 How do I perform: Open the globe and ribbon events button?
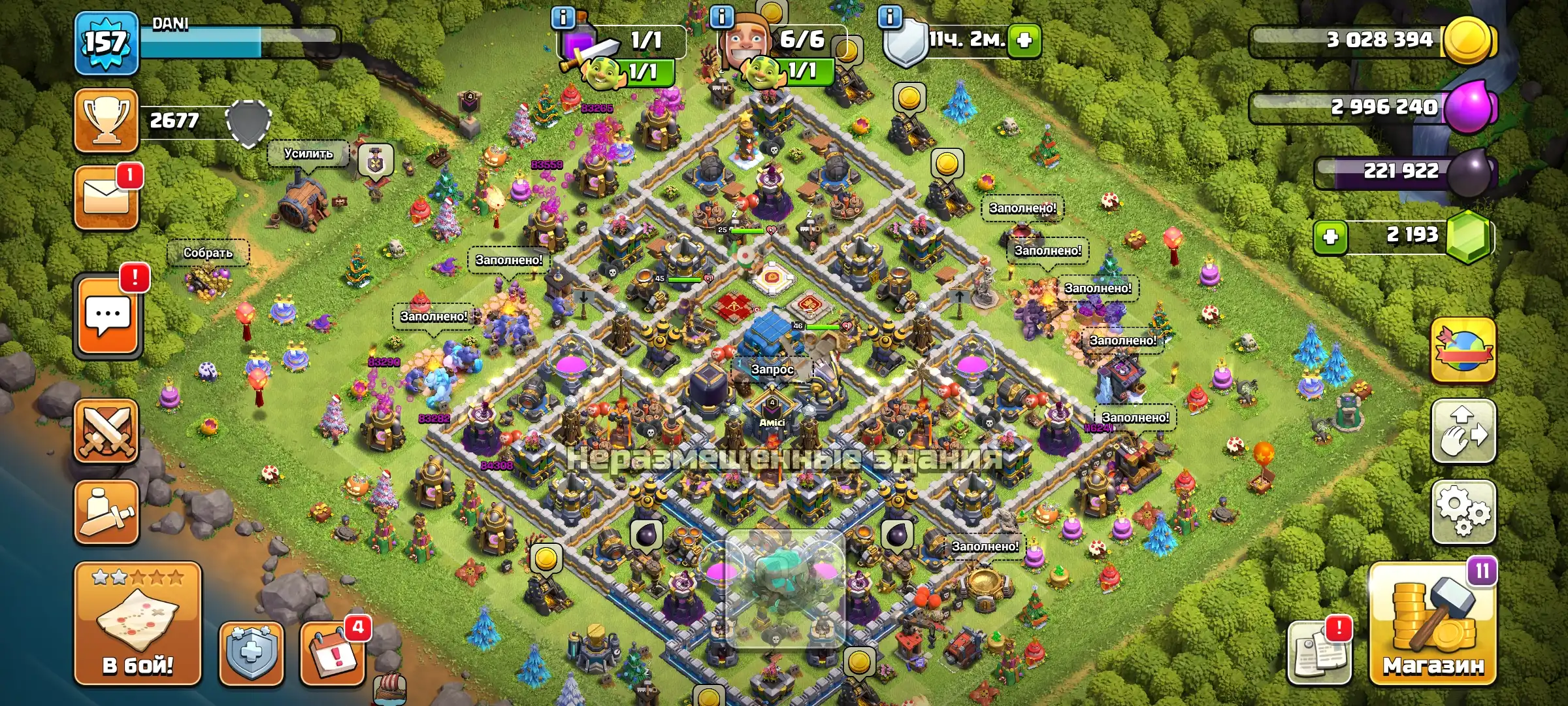click(x=1463, y=350)
